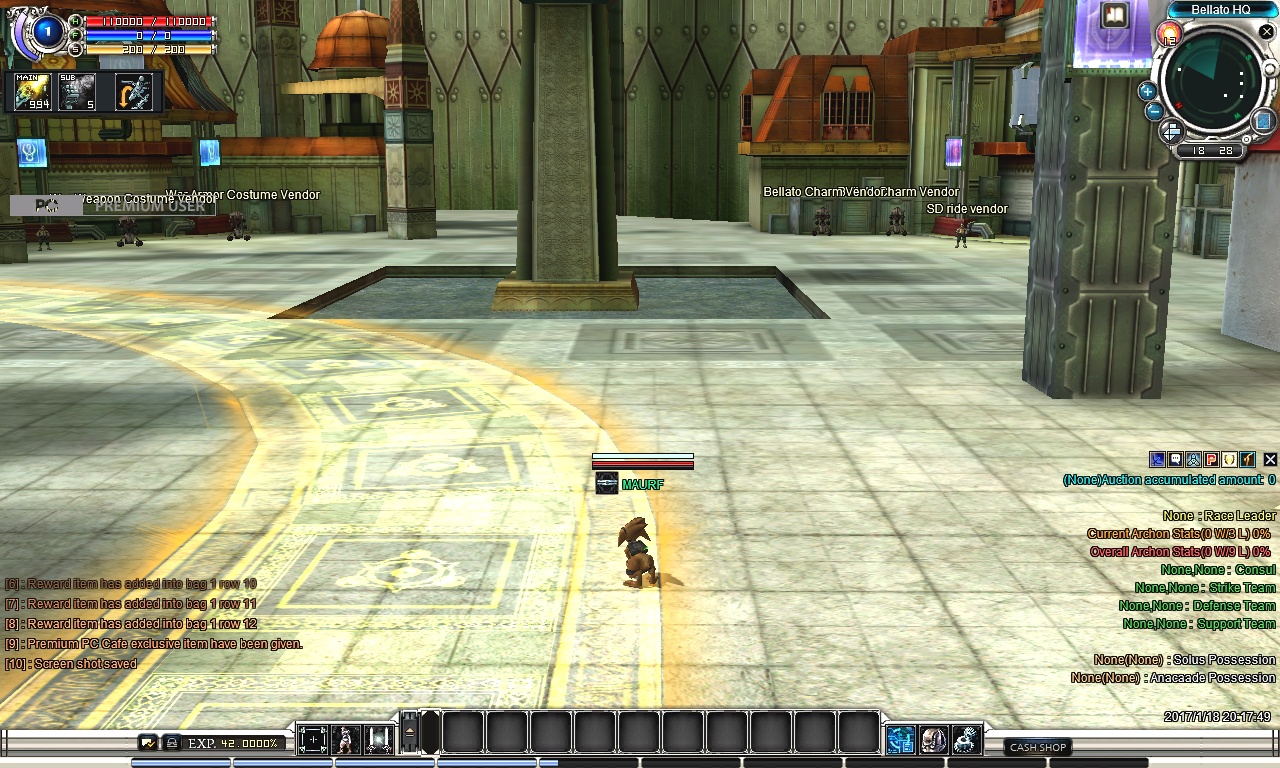The image size is (1280, 768).
Task: Click the circular radar minimap
Action: coord(1212,83)
